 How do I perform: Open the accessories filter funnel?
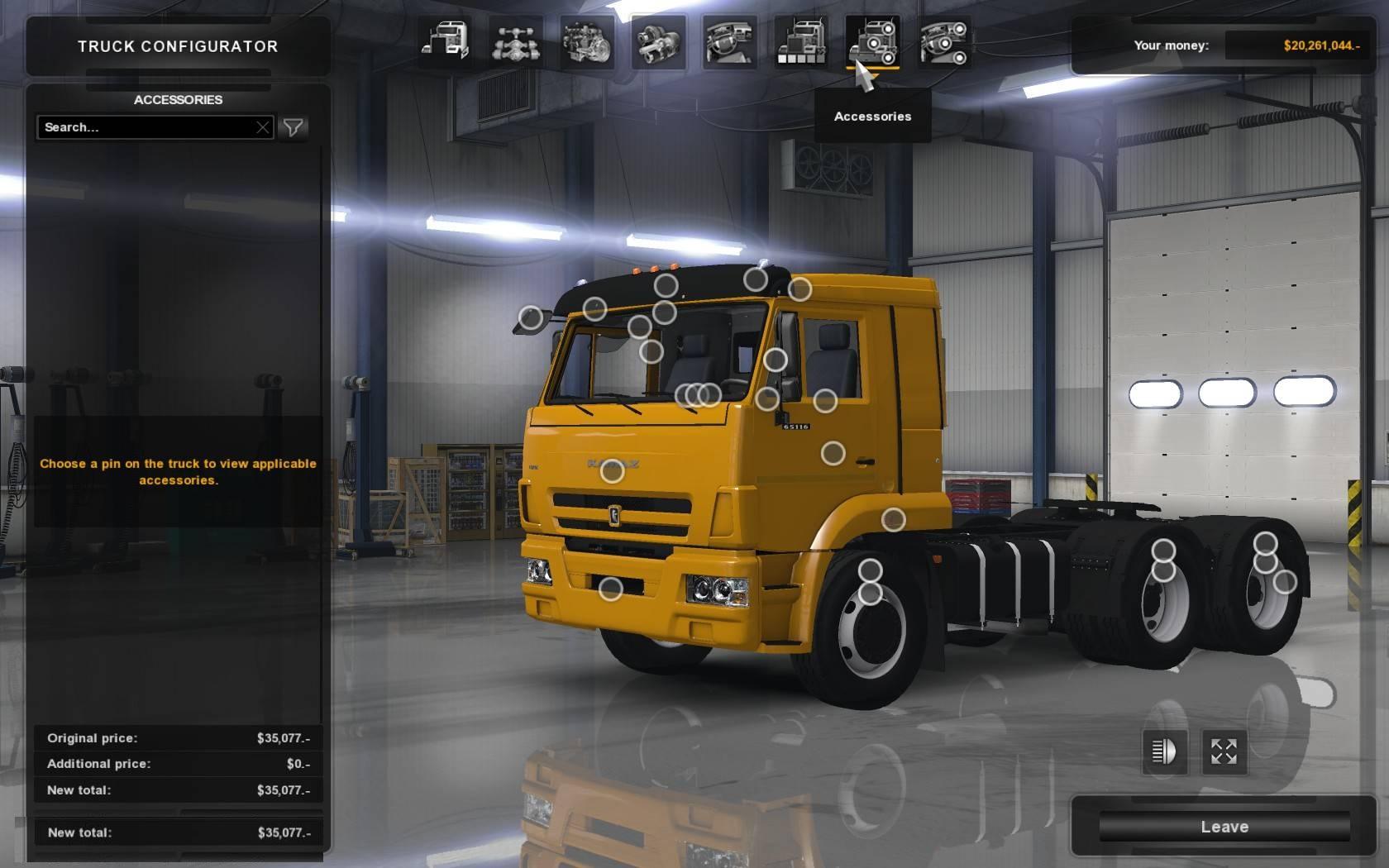pos(294,127)
